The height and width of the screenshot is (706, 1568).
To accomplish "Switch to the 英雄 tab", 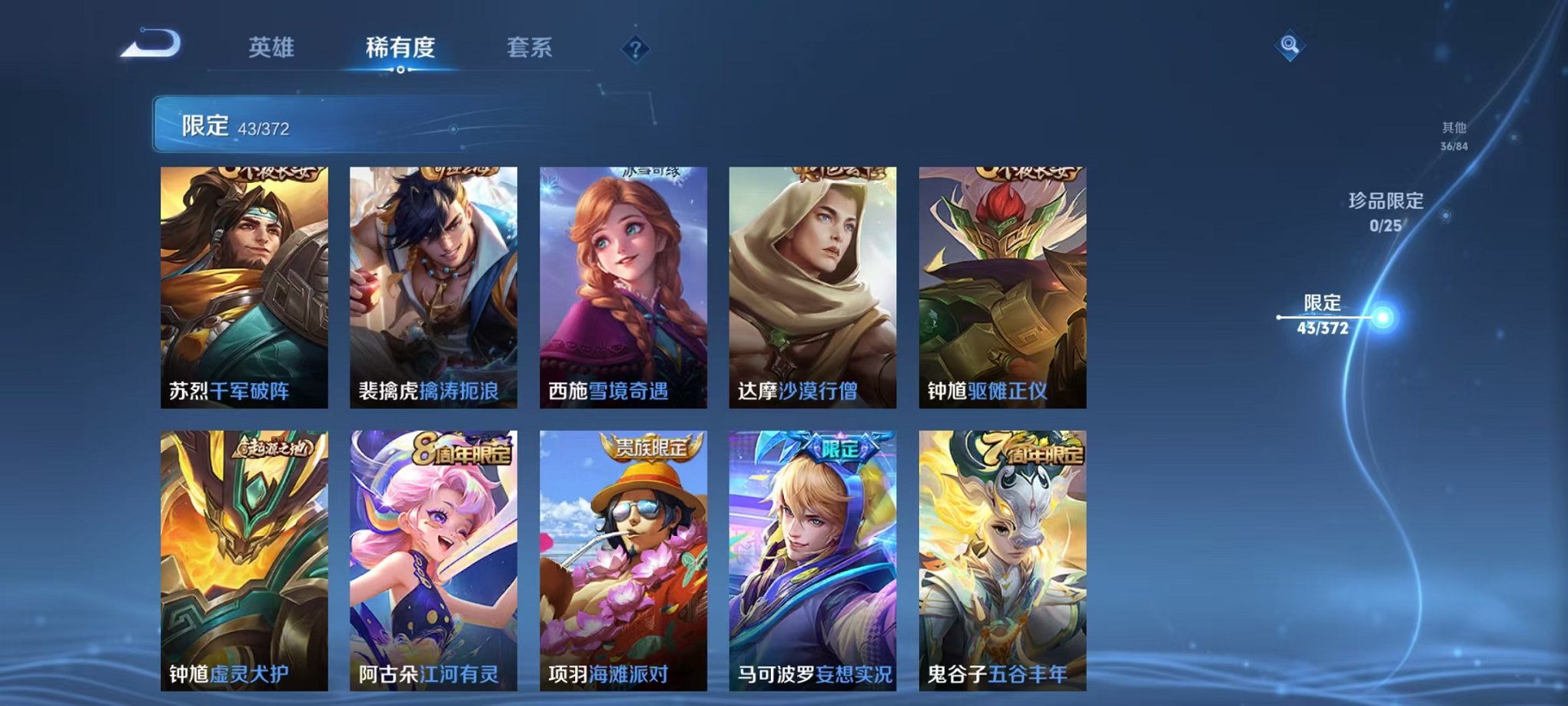I will pos(272,48).
